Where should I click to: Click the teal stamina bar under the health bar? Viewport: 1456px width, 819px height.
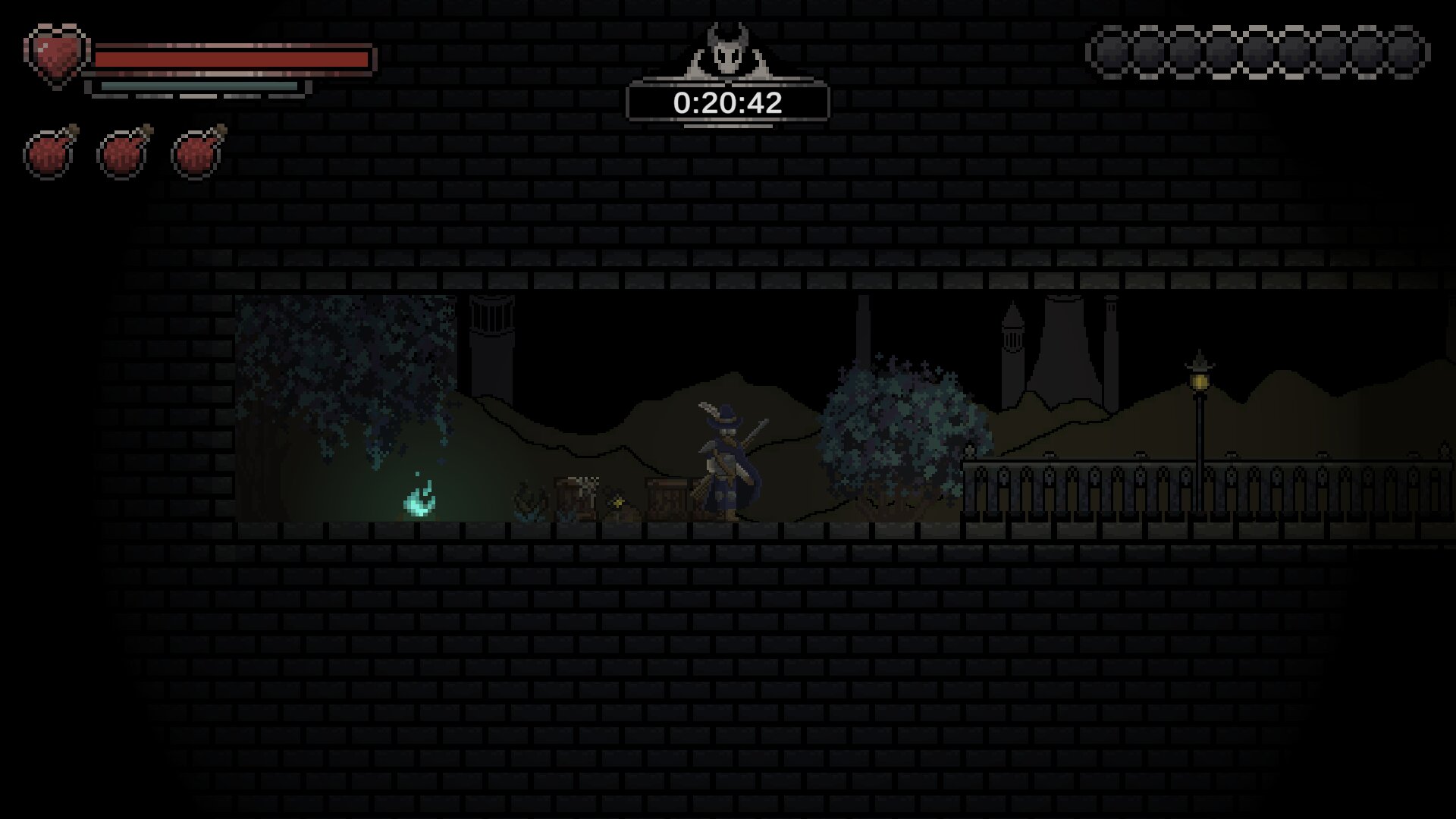tap(197, 87)
